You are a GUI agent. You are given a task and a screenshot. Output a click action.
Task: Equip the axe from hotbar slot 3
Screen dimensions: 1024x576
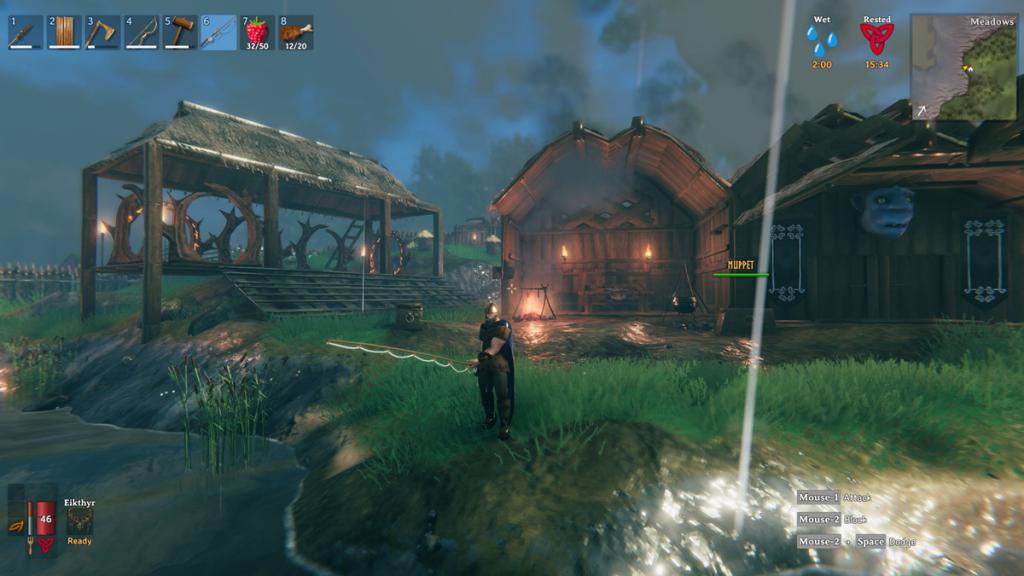102,33
